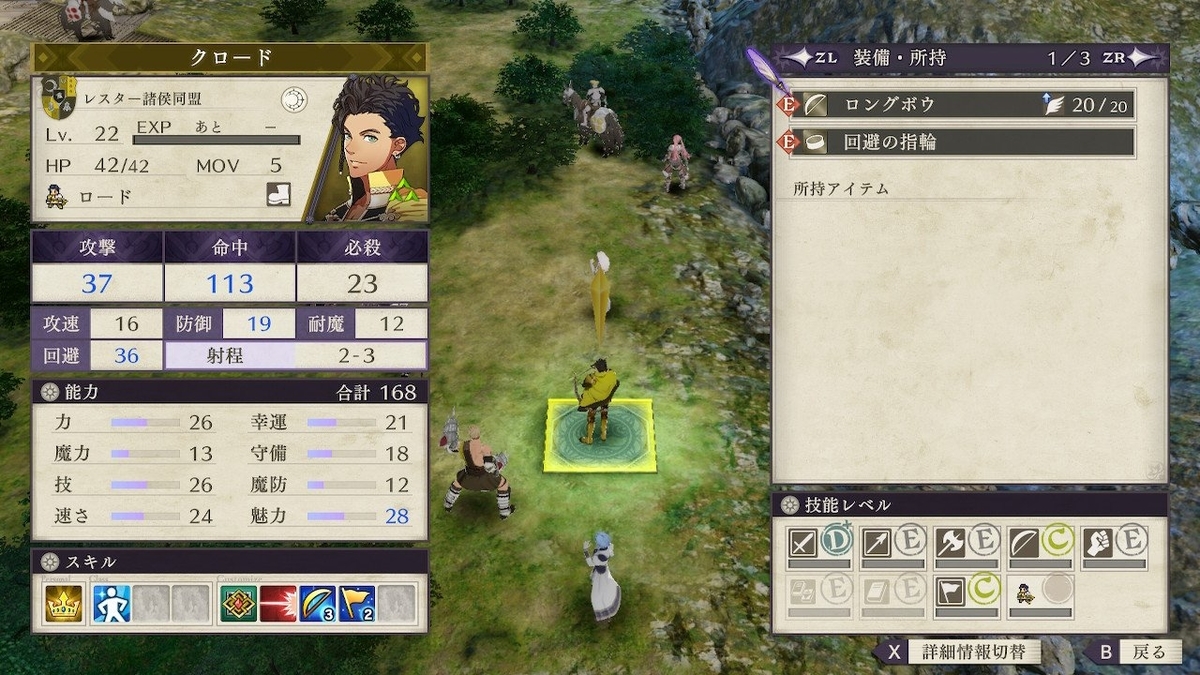Select the fist brawling skill level icon
Screen dimensions: 1200x675
point(1098,543)
